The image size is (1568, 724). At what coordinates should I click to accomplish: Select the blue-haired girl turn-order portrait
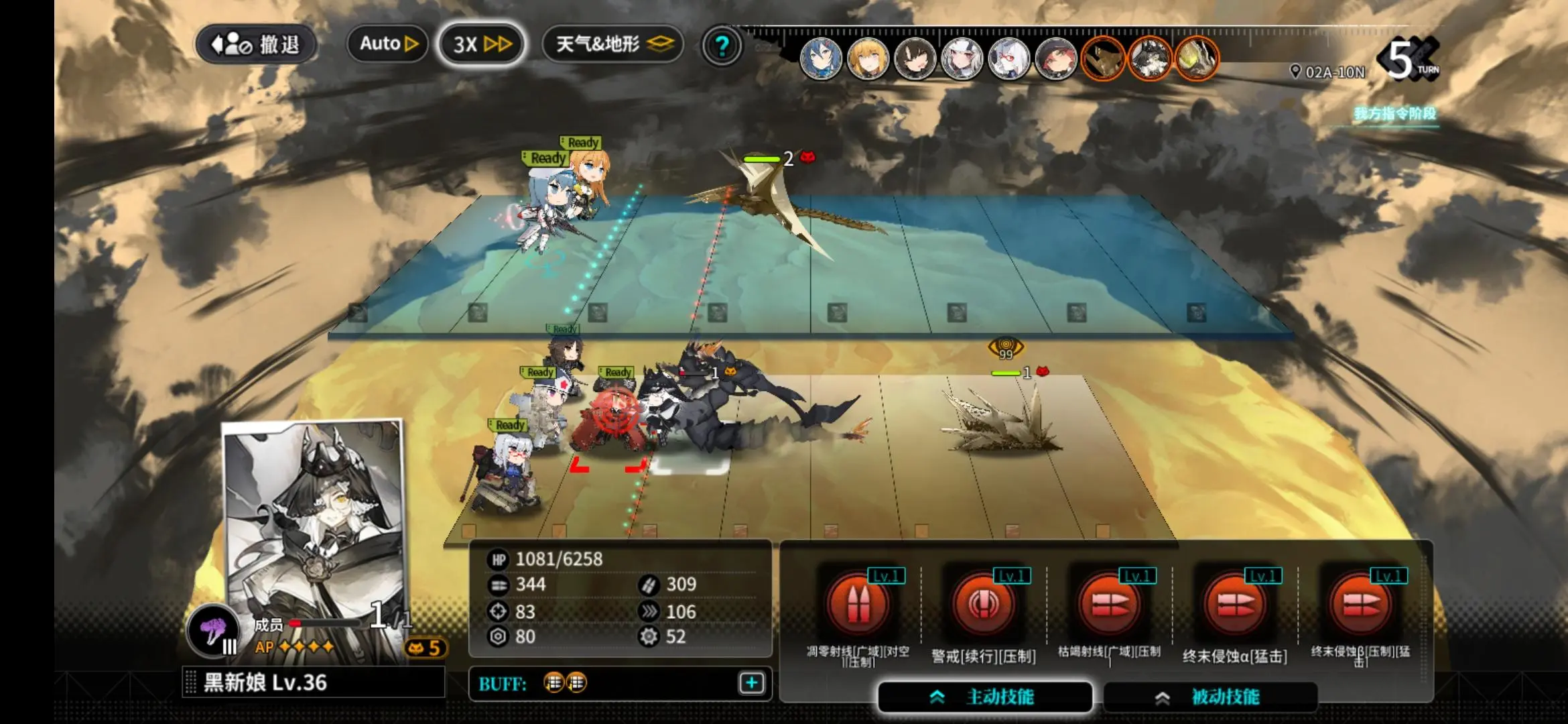[821, 60]
